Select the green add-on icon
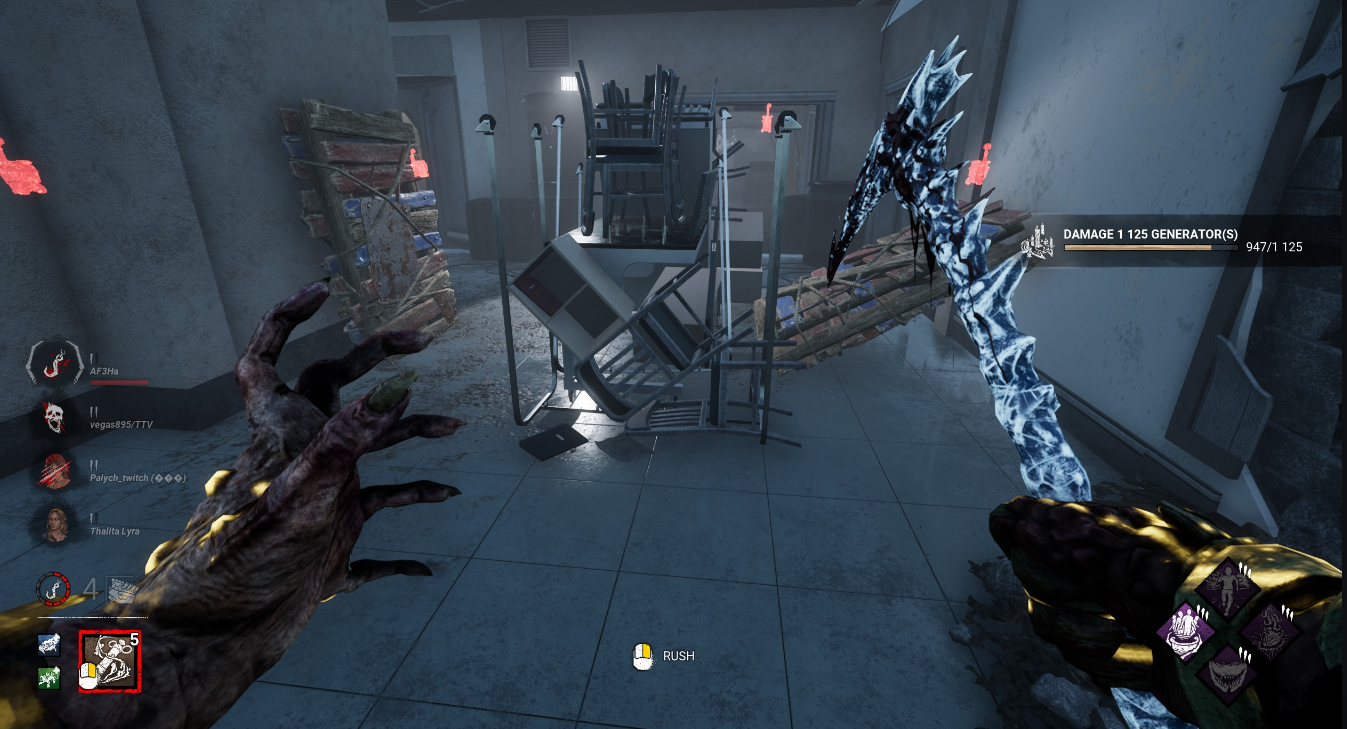This screenshot has height=729, width=1347. [49, 678]
